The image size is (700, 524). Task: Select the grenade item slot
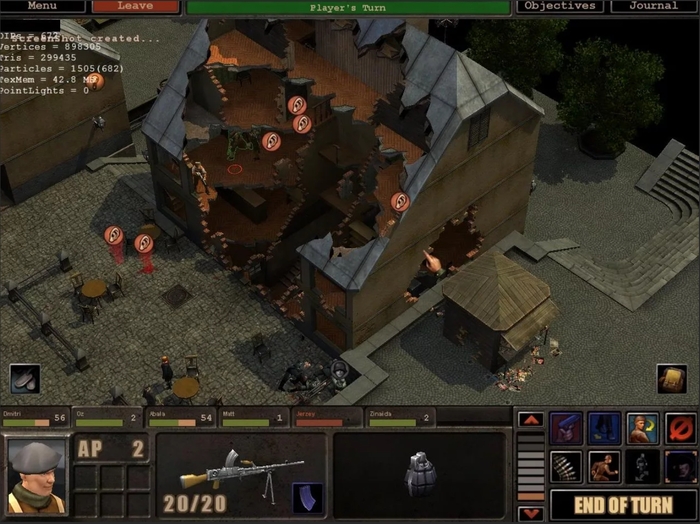(420, 473)
